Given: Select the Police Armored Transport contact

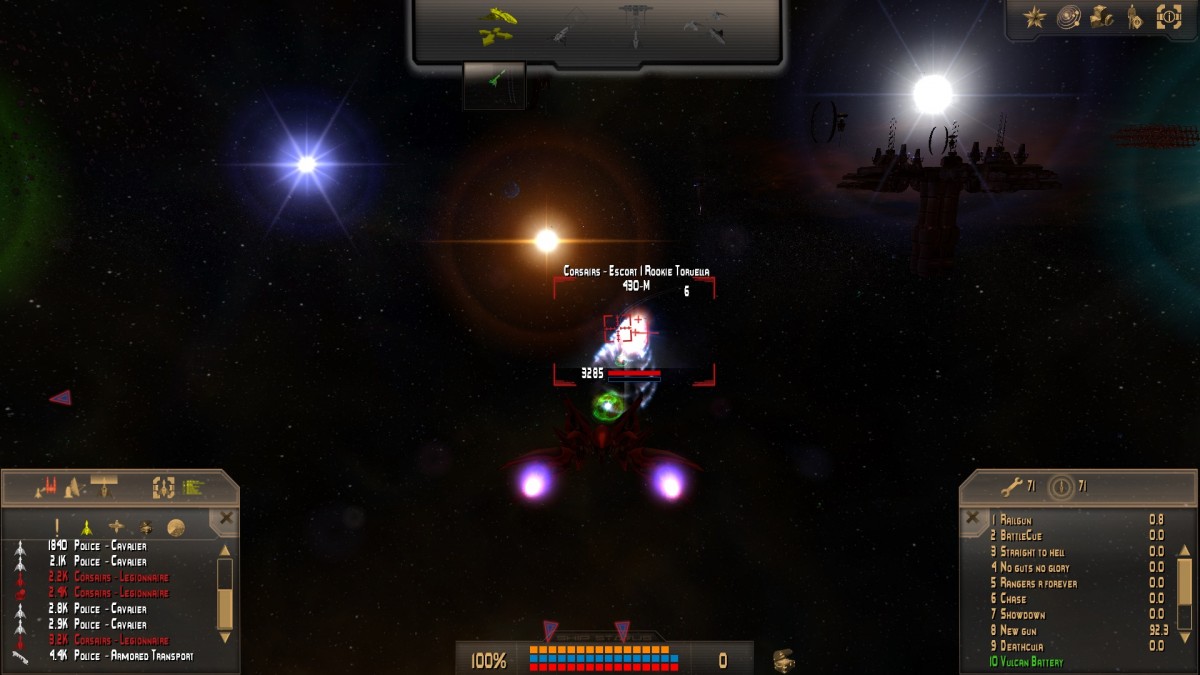Looking at the screenshot, I should [x=132, y=656].
